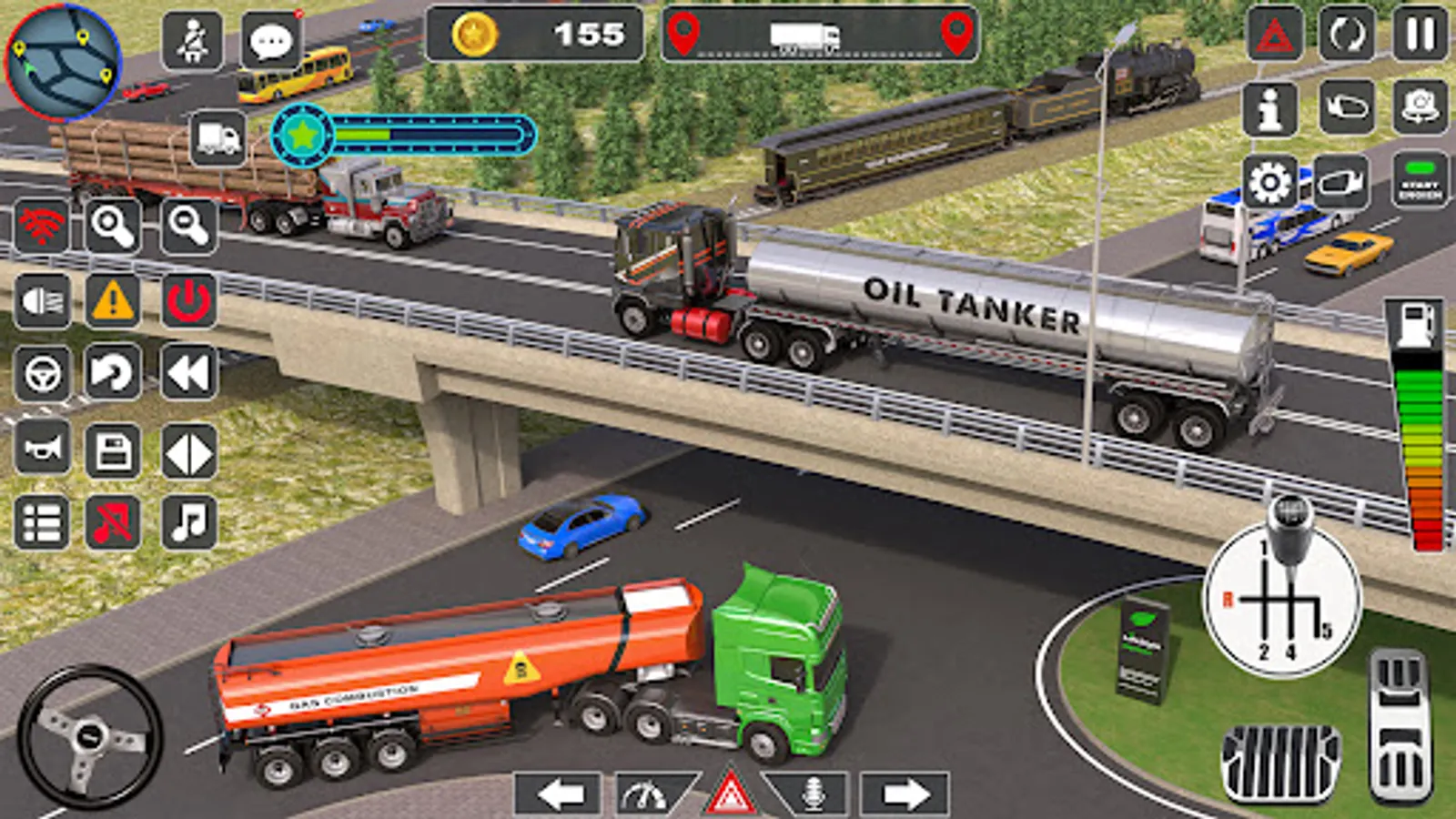Activate the zoom-out magnifier

click(x=188, y=226)
